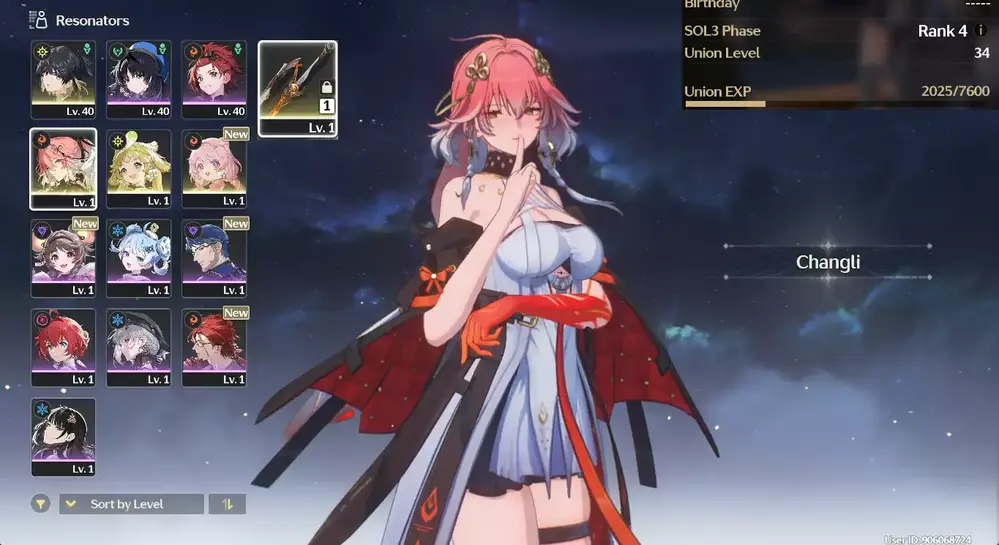999x545 pixels.
Task: Pick the blue-haired Glacio girl portrait
Action: [139, 257]
